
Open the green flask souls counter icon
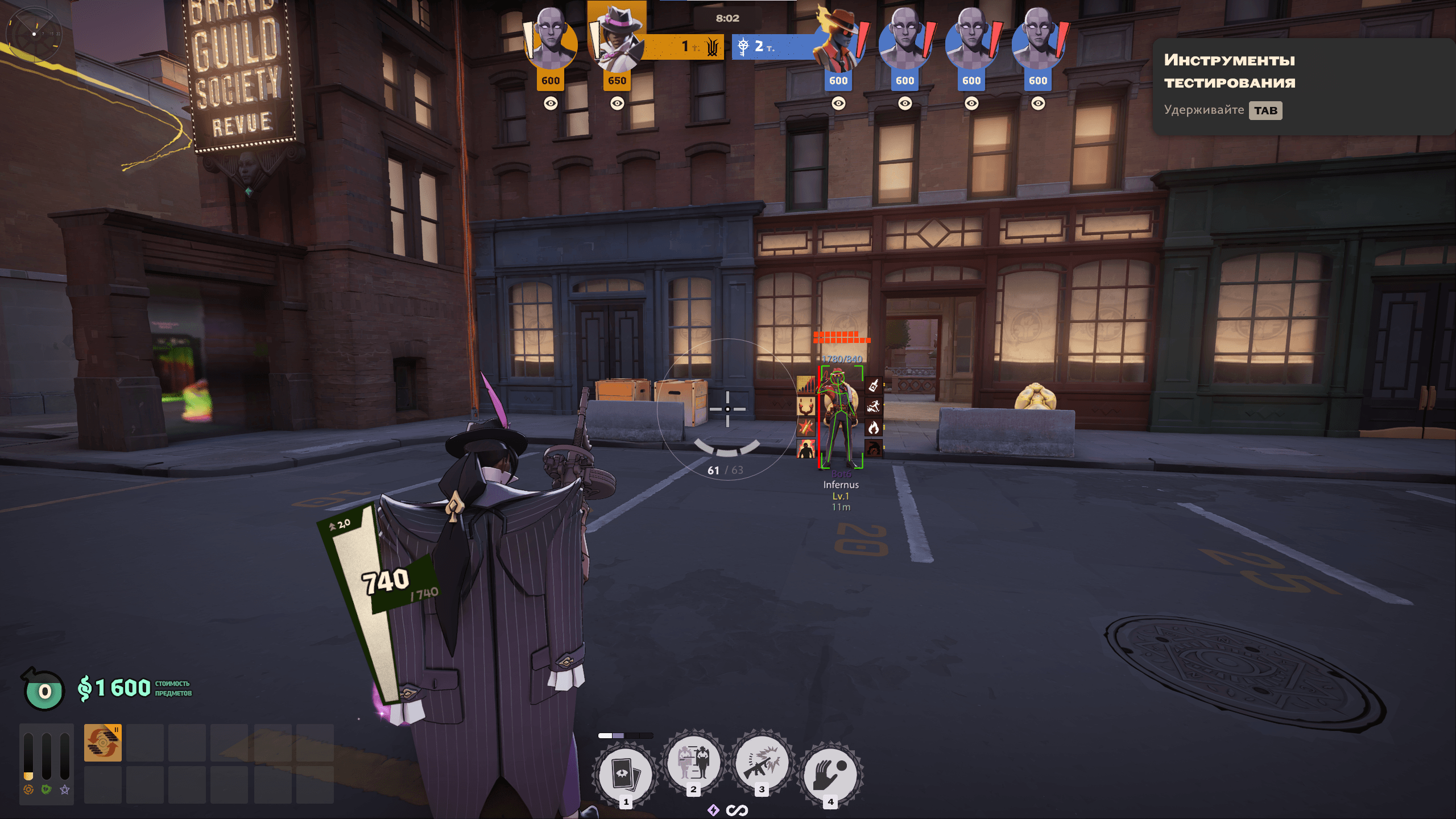pyautogui.click(x=43, y=689)
